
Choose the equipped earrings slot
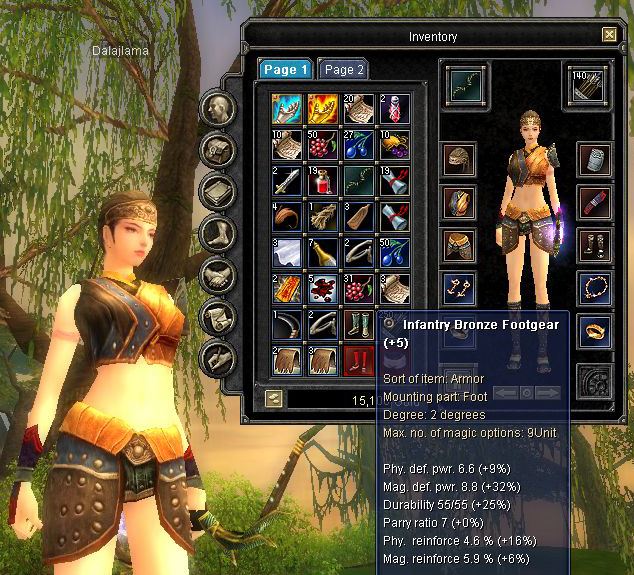pyautogui.click(x=459, y=287)
